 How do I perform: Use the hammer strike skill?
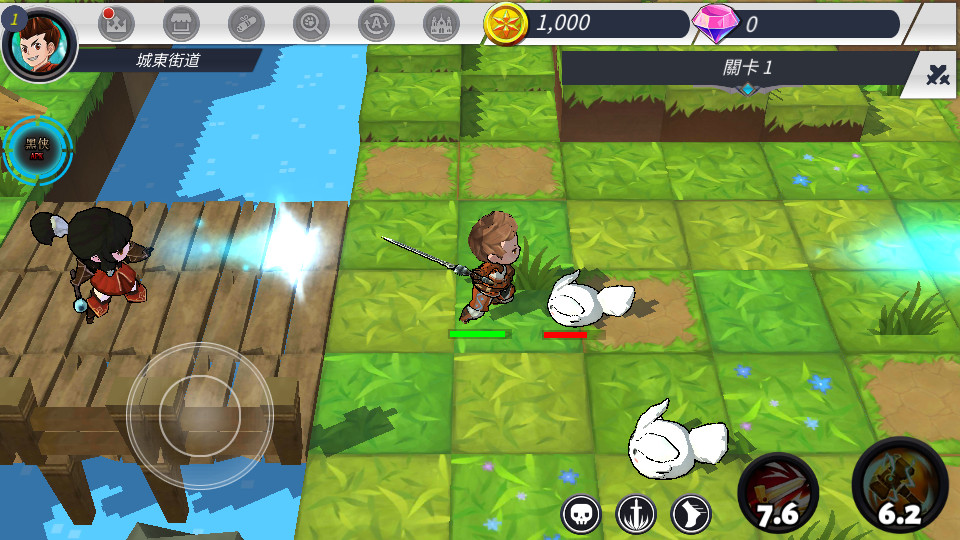coord(900,488)
